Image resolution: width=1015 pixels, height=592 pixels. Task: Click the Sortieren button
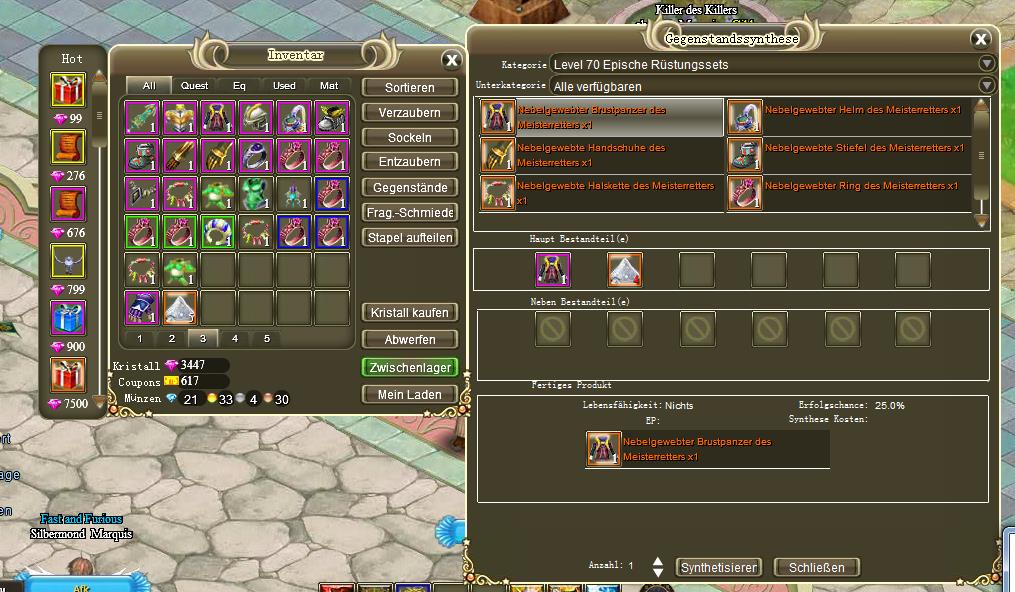pos(409,88)
